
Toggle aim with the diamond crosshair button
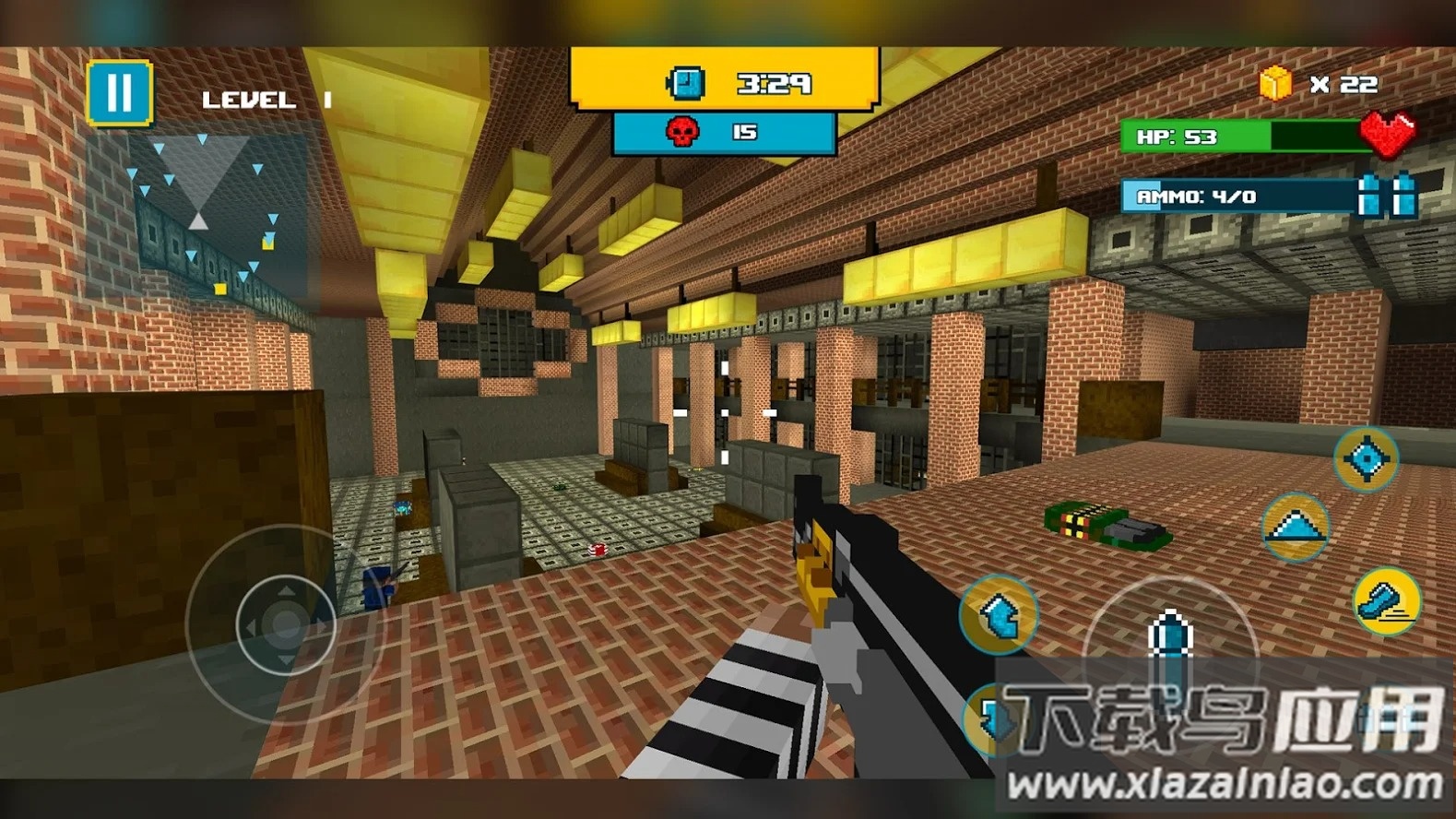1366,458
